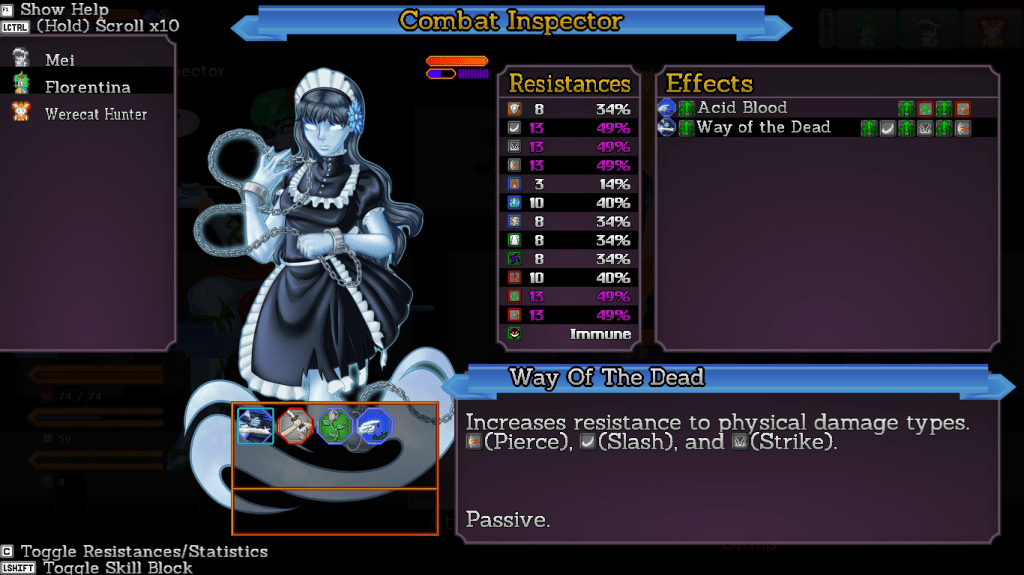Image resolution: width=1024 pixels, height=575 pixels.
Task: Select Mei in the combatant list
Action: [x=60, y=61]
